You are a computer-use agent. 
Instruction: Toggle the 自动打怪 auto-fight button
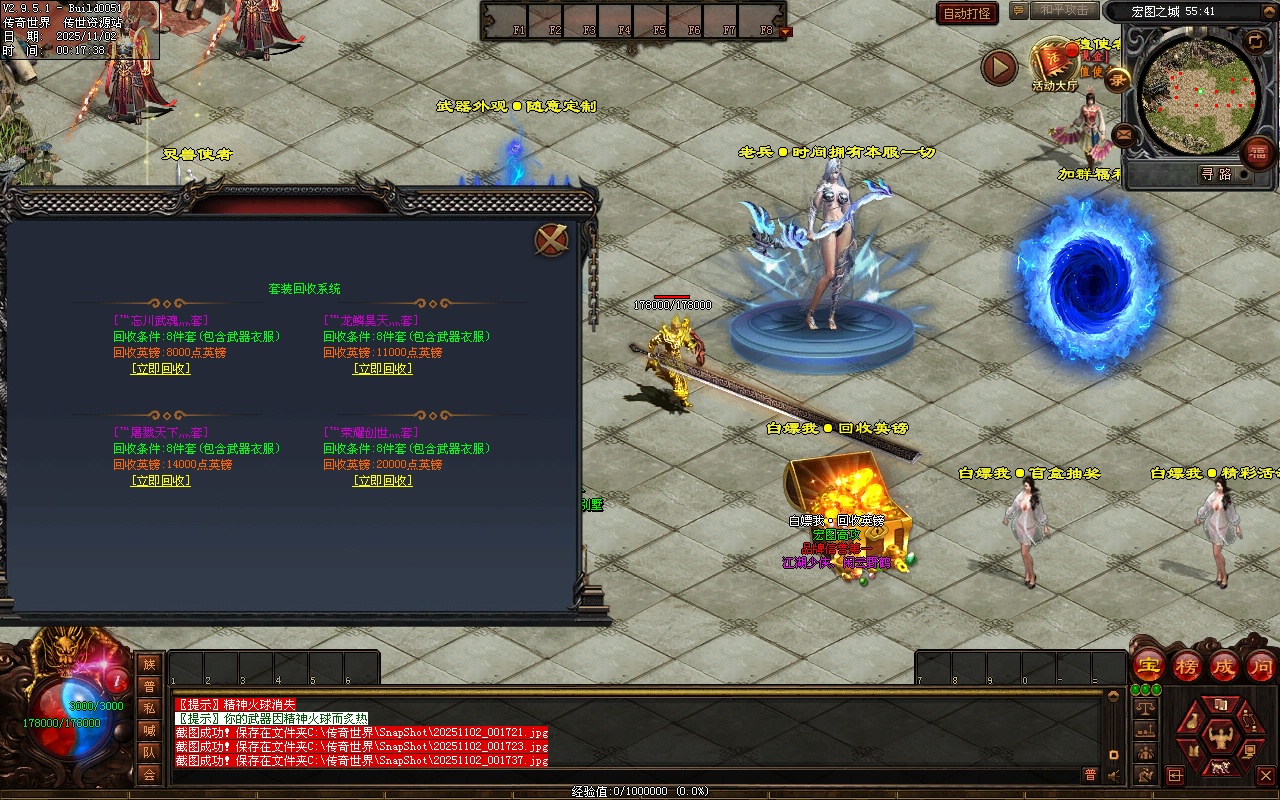point(967,13)
